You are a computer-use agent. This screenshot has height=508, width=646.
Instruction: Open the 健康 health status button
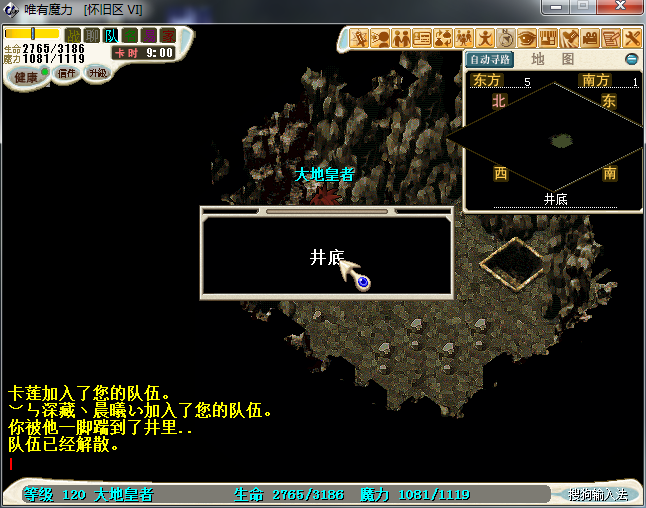click(25, 77)
